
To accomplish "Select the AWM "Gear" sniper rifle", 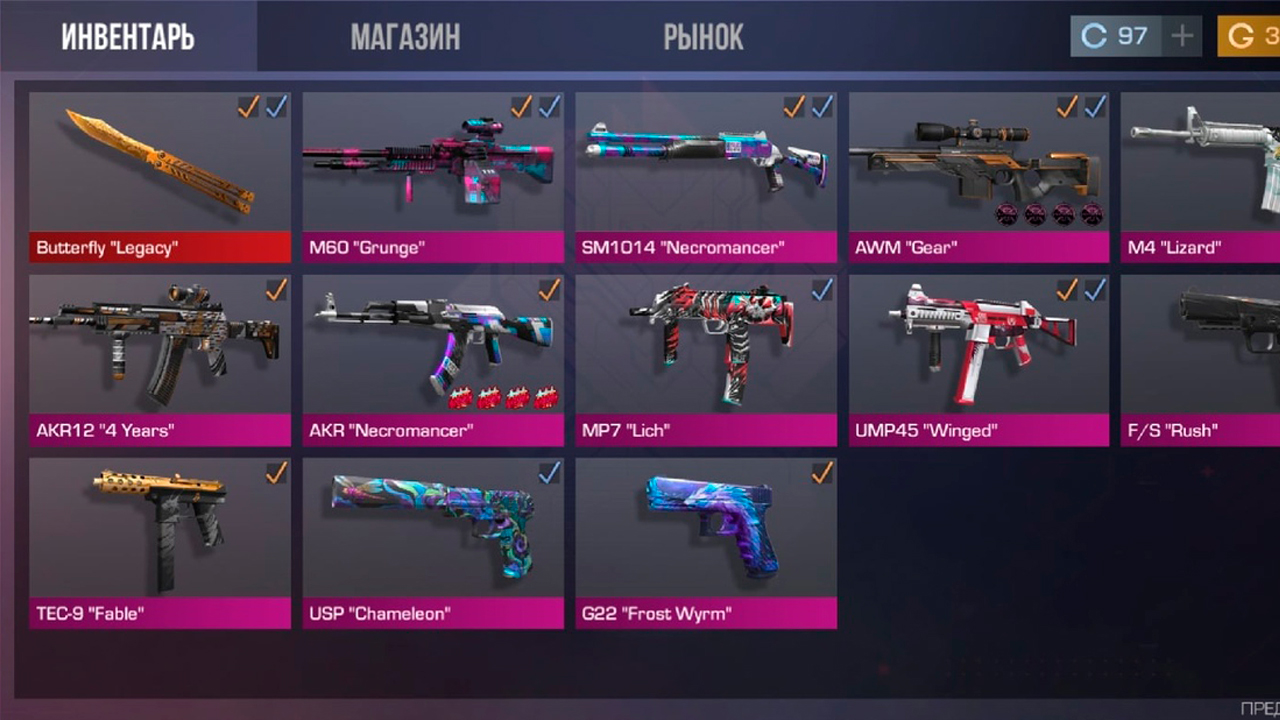I will [979, 177].
